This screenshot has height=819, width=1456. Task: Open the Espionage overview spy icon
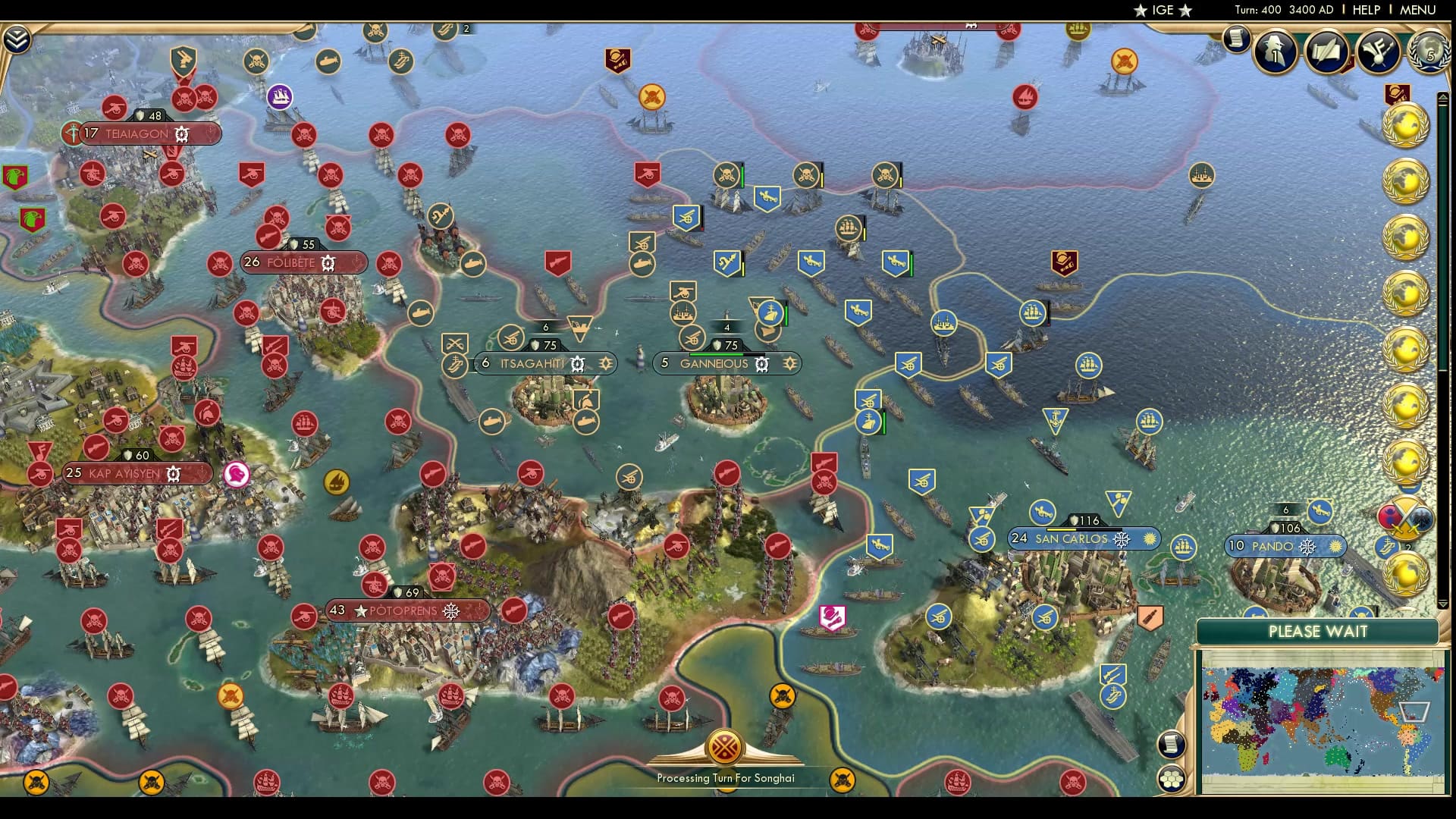(1275, 52)
